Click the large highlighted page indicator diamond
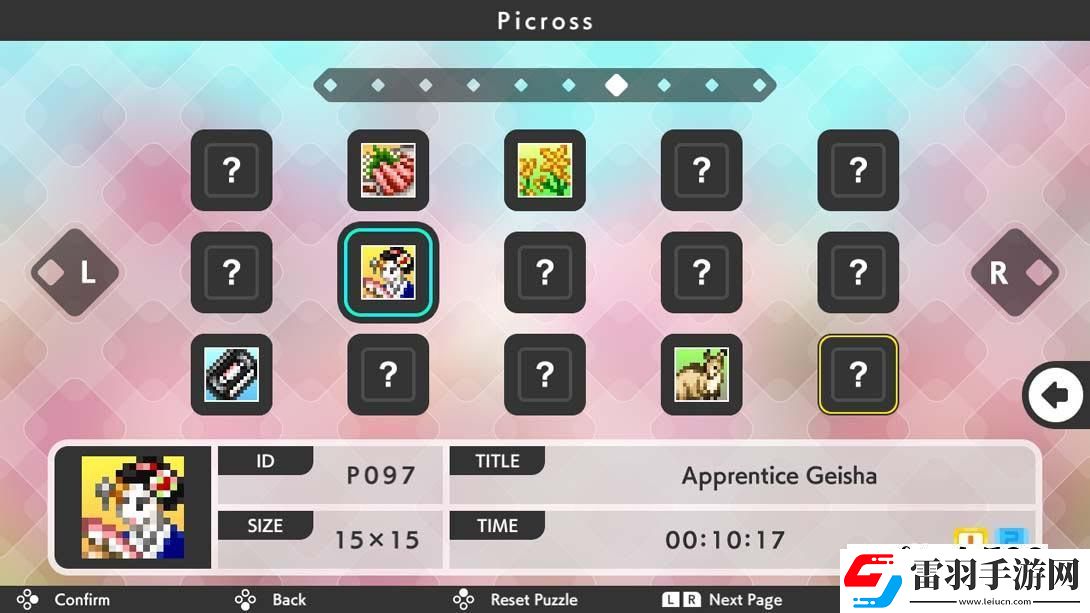This screenshot has height=613, width=1090. (616, 85)
